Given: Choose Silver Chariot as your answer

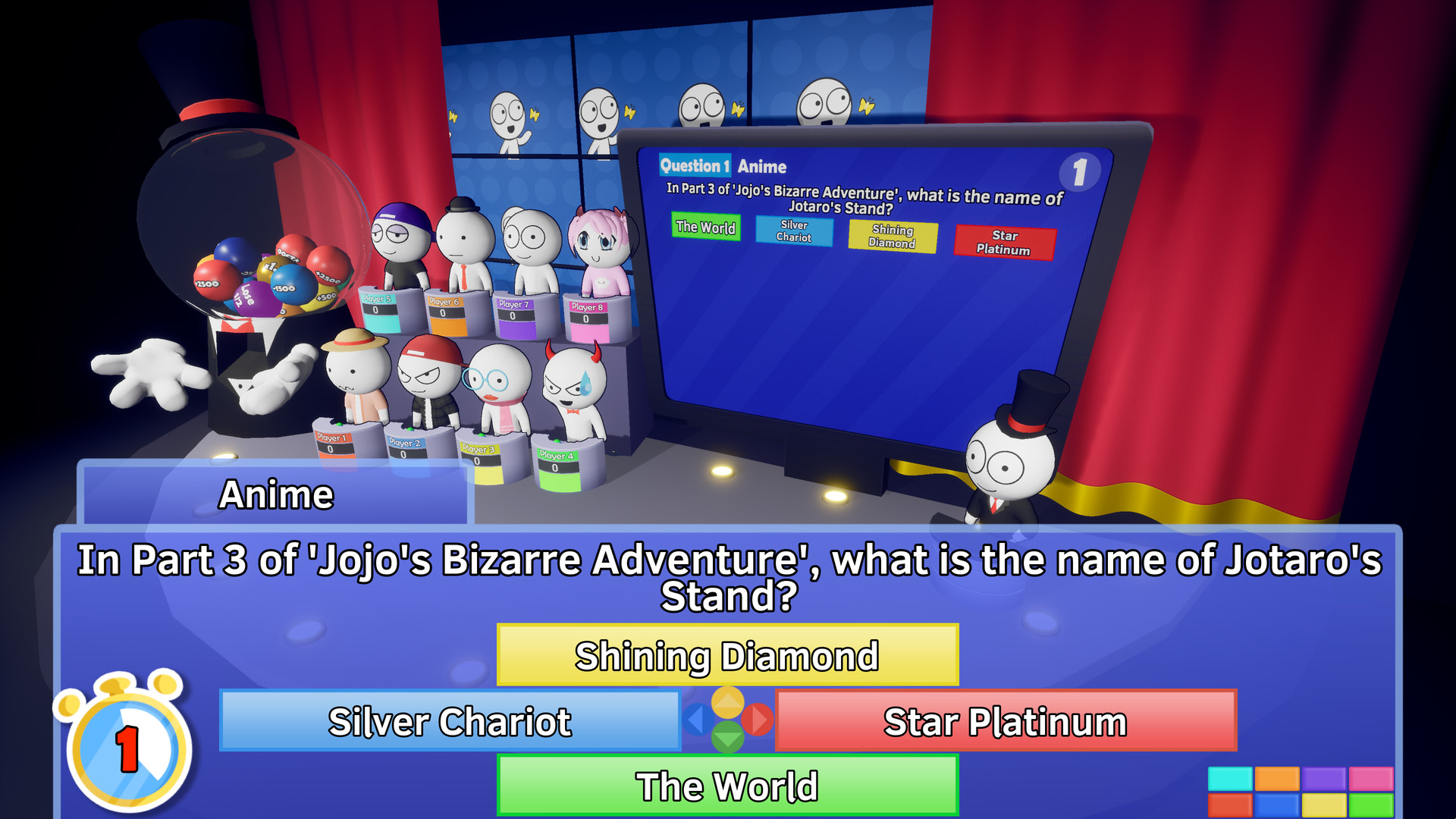Looking at the screenshot, I should tap(450, 722).
